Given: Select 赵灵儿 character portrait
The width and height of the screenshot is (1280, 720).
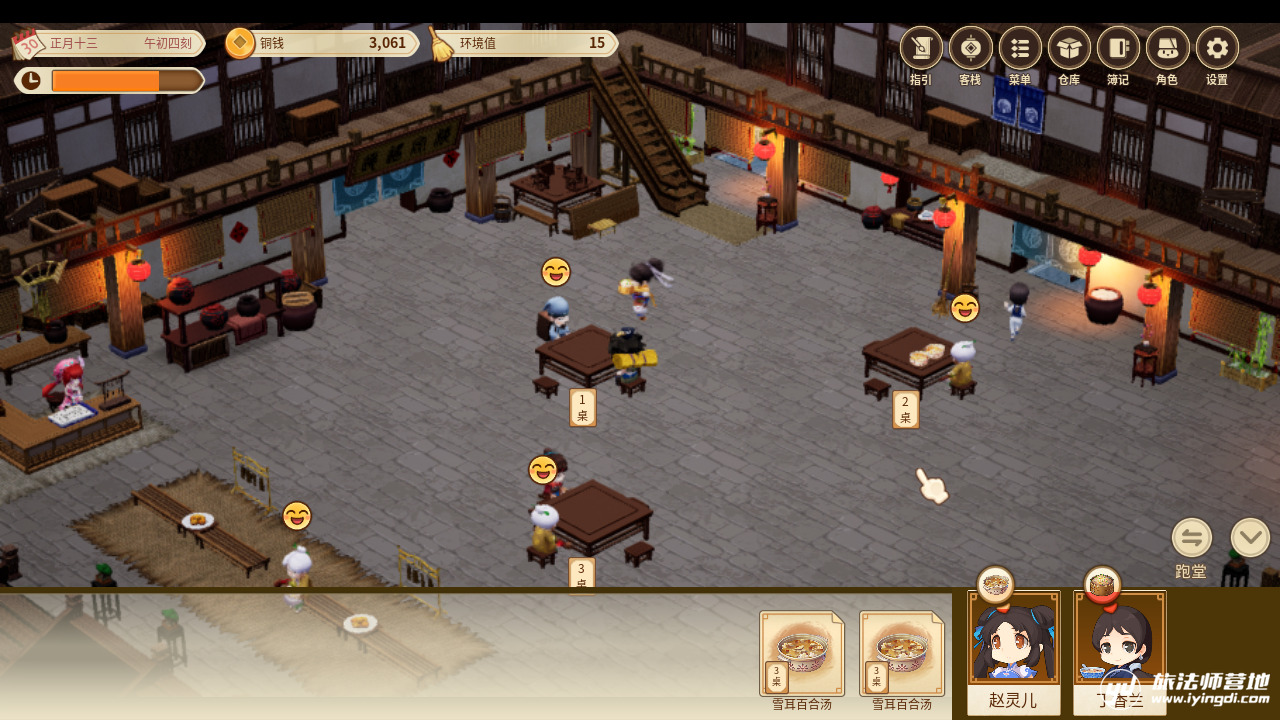Looking at the screenshot, I should point(1013,640).
